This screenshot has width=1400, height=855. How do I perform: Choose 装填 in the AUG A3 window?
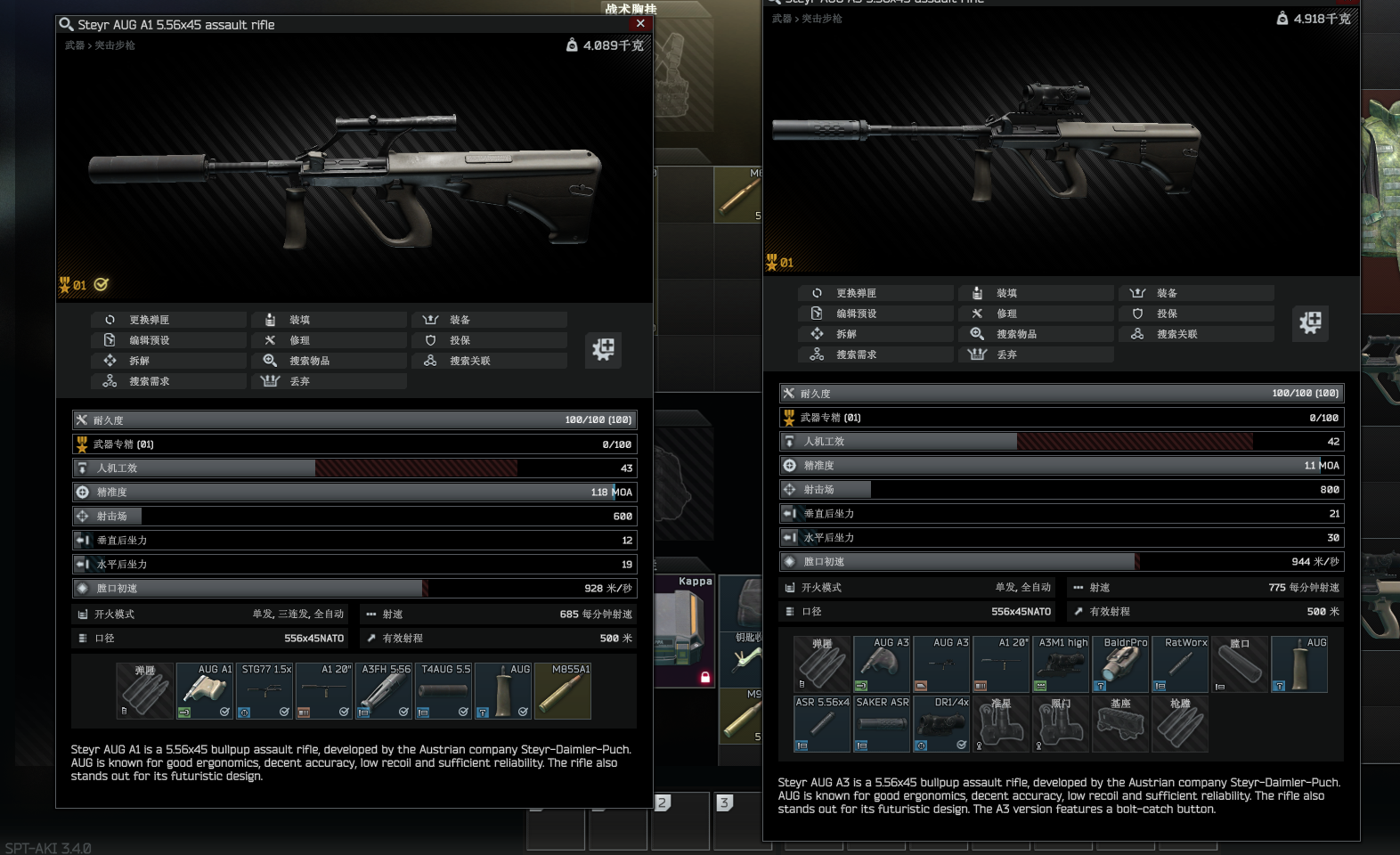tap(1006, 293)
